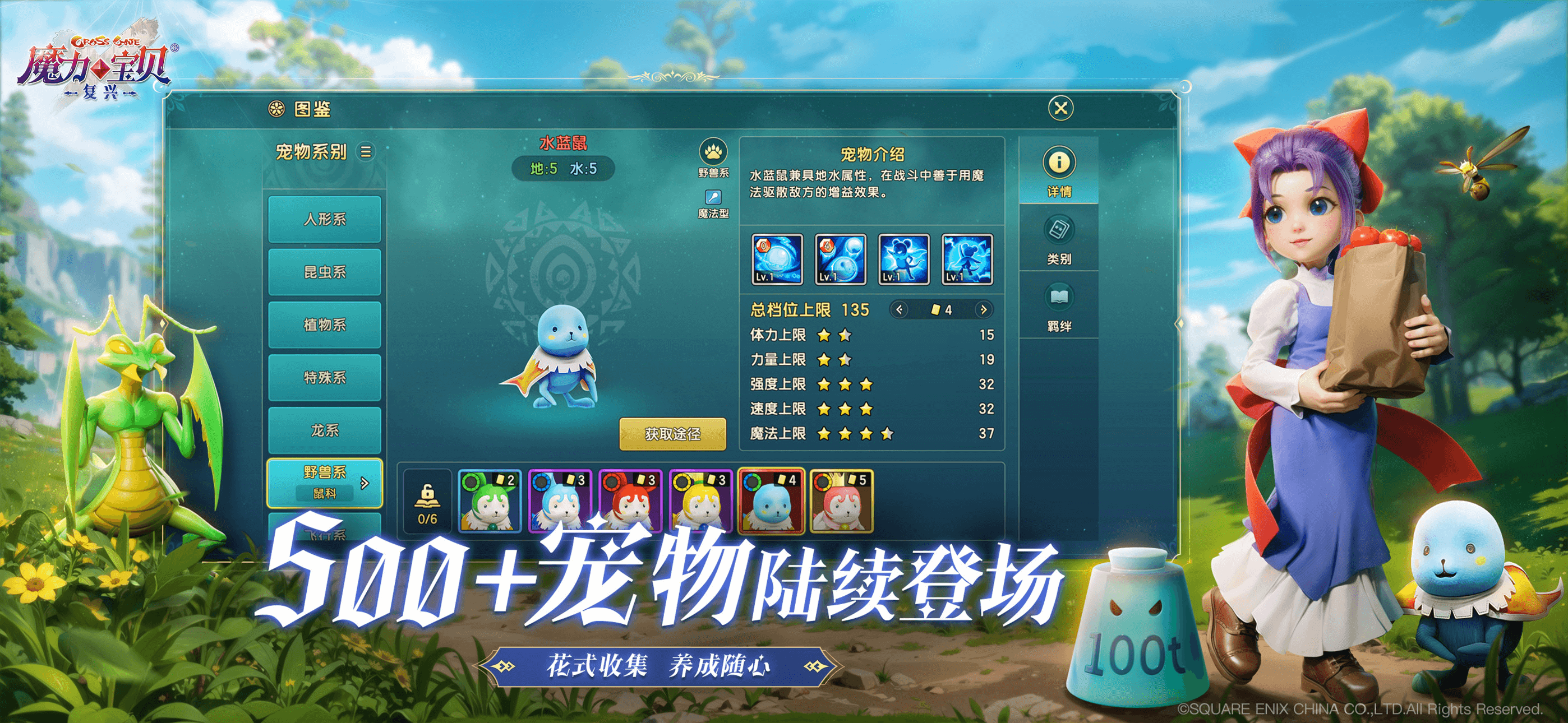
Task: Select the 植物系 category
Action: 325,326
